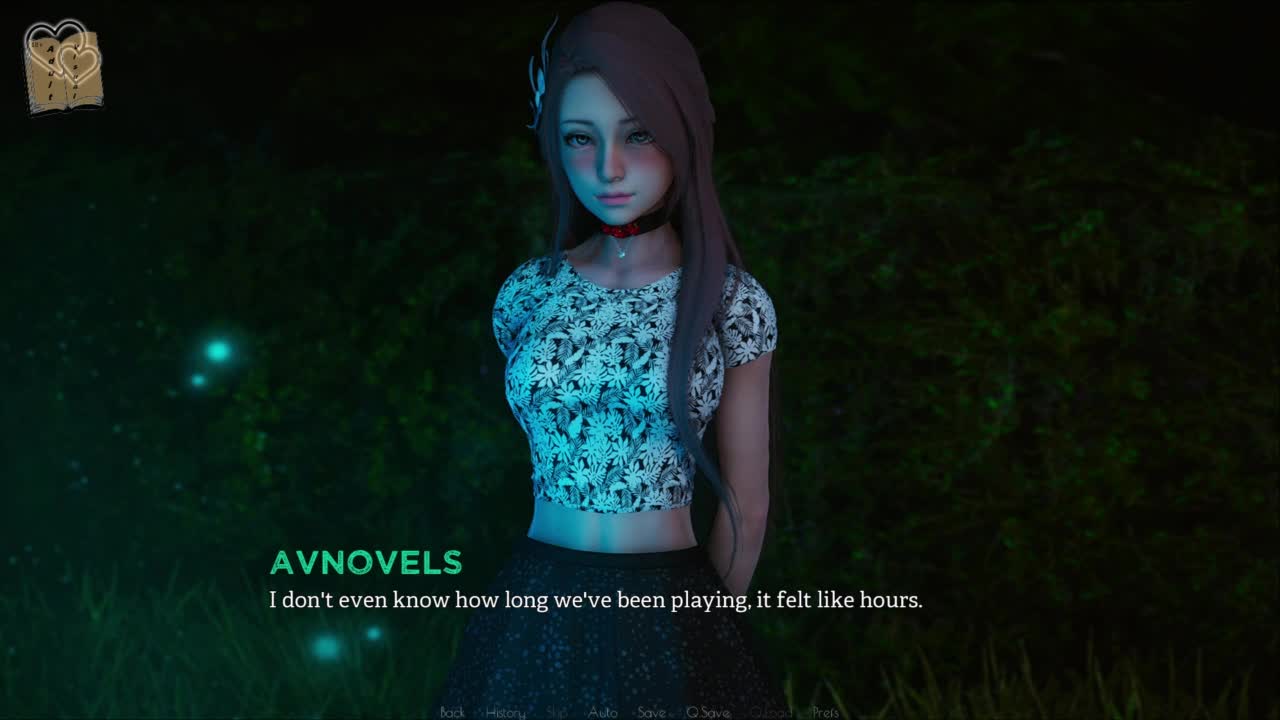This screenshot has width=1280, height=720.
Task: Quick load with Q.Load
Action: [x=770, y=712]
